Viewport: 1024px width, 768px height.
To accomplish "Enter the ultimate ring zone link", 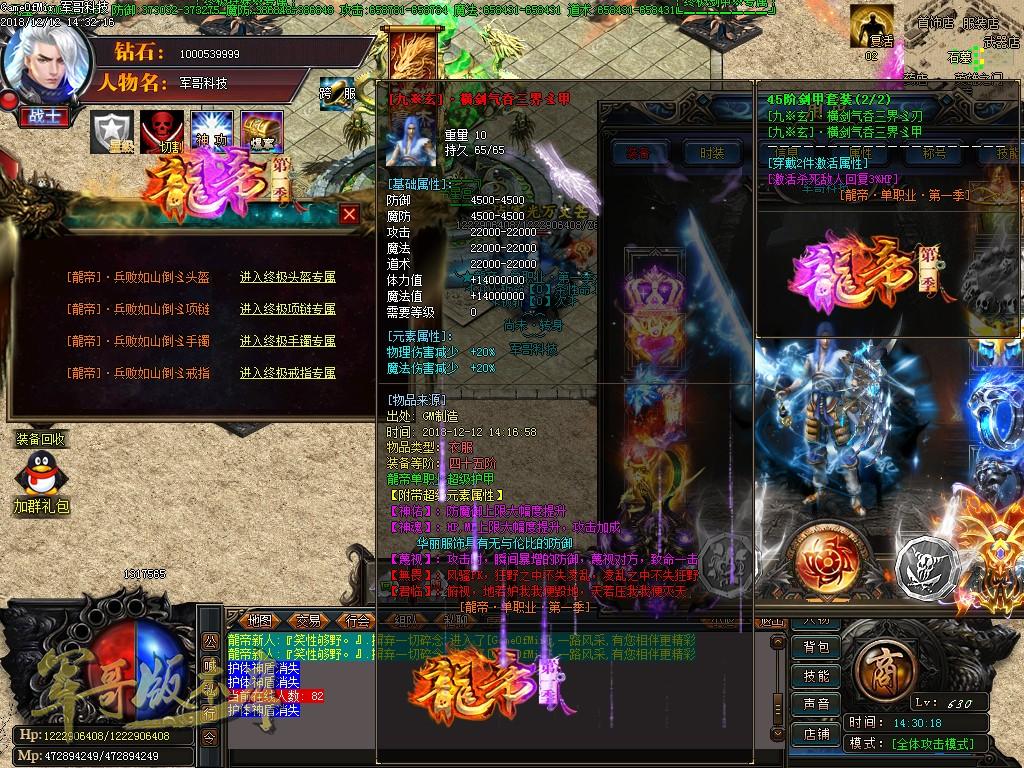I will coord(288,373).
